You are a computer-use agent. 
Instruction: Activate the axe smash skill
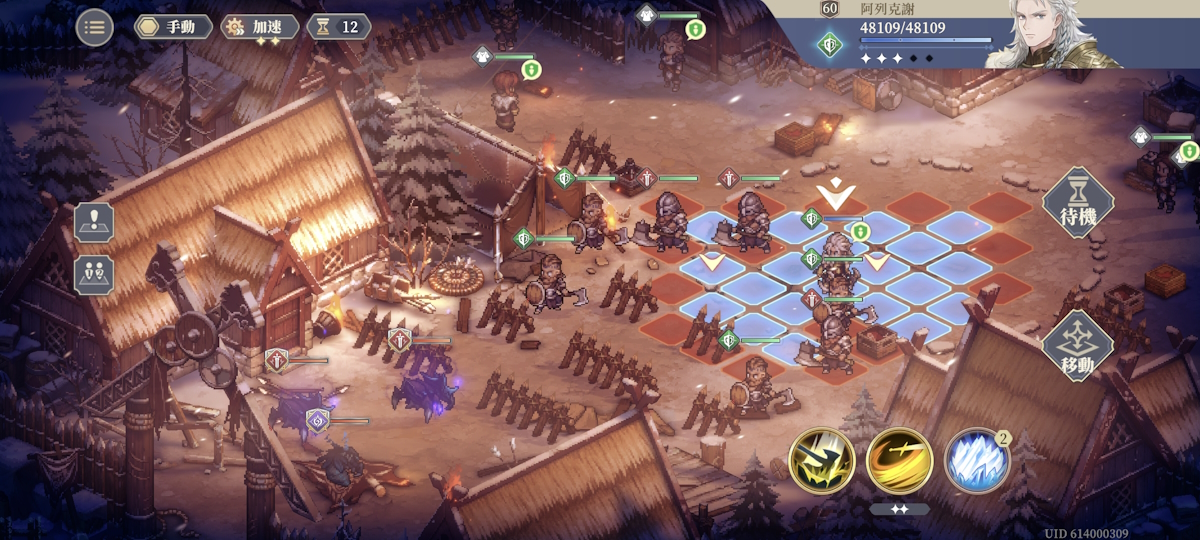(x=821, y=461)
